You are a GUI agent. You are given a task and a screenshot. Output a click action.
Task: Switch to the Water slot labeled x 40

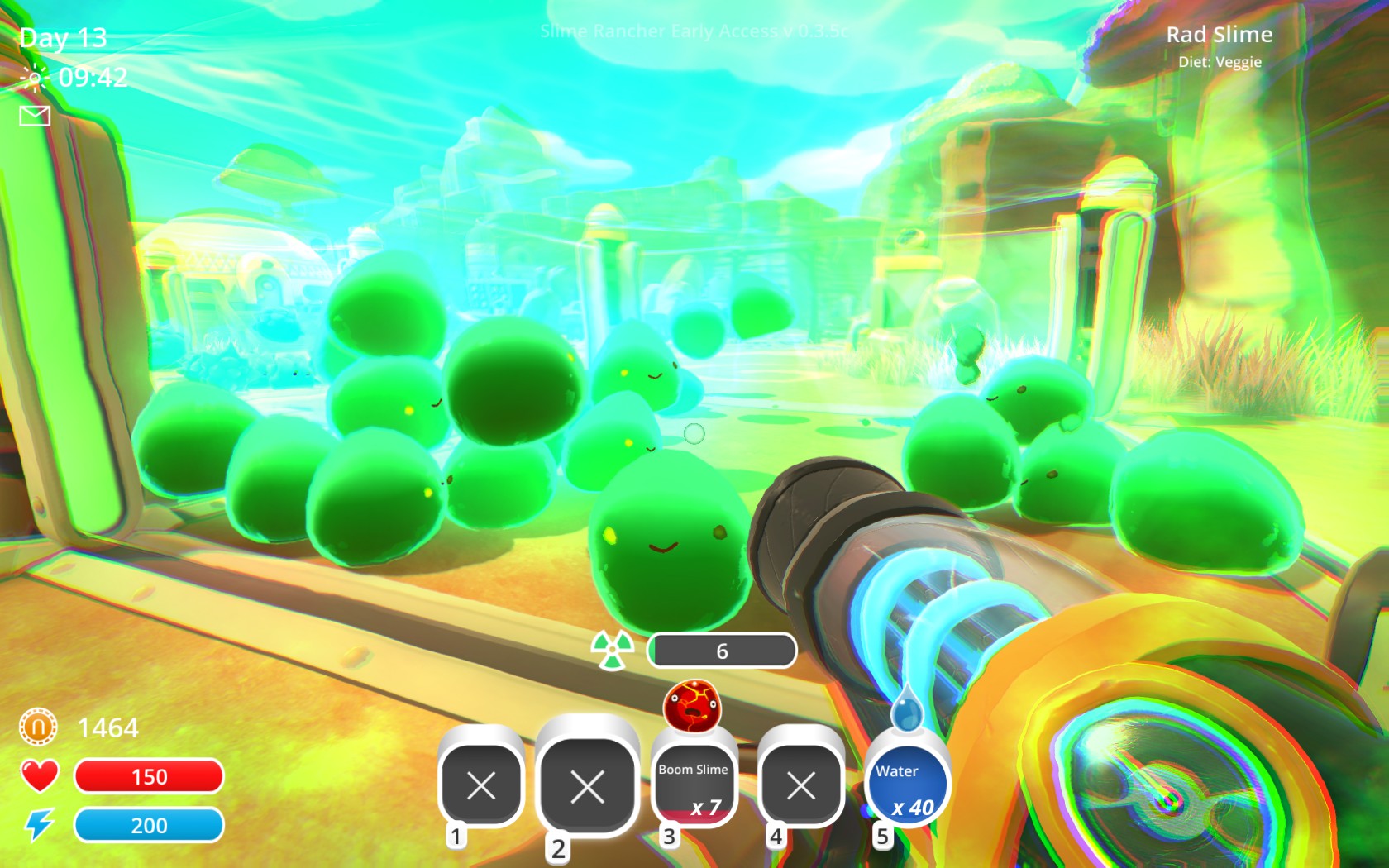pos(908,785)
